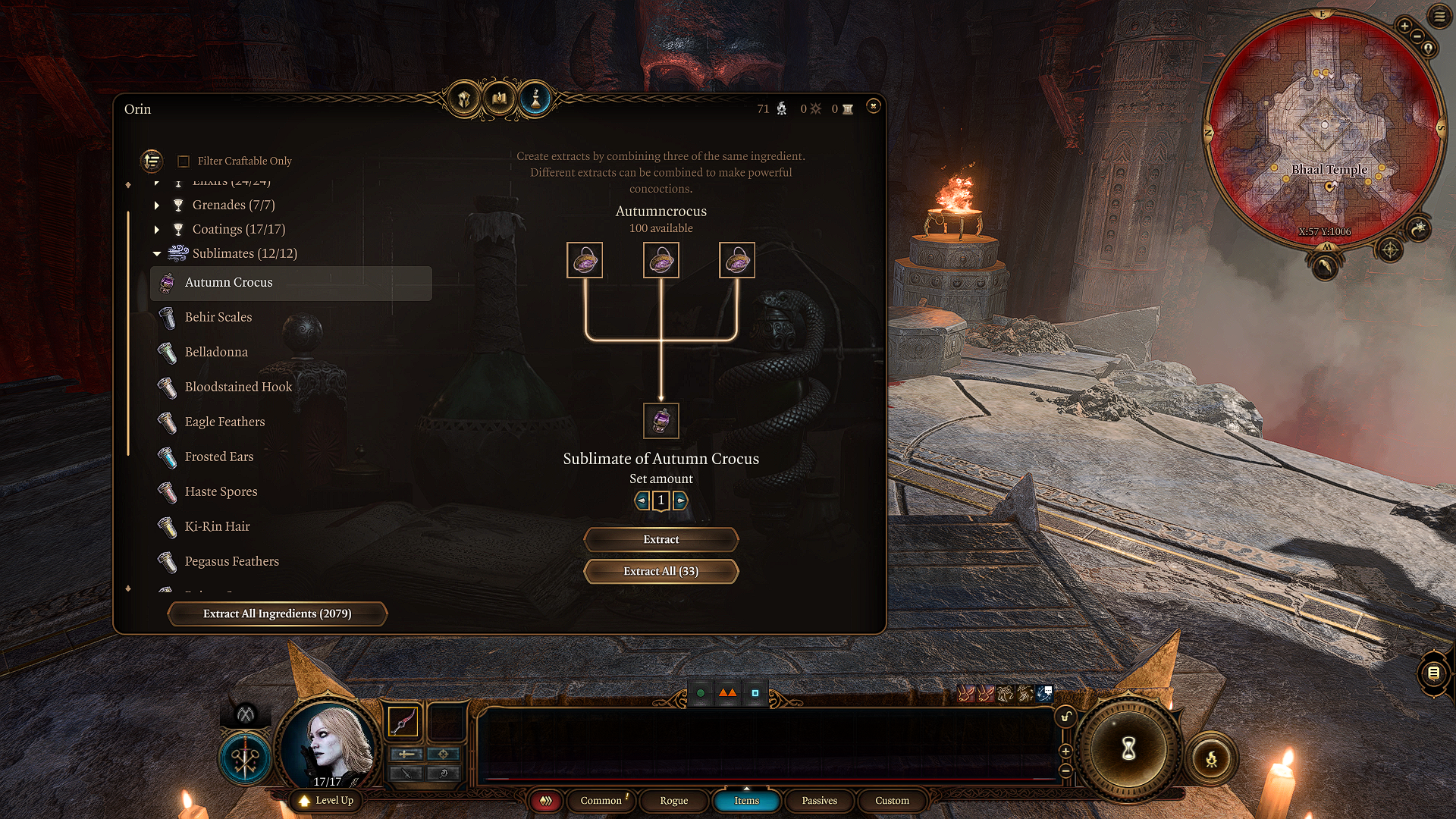The image size is (1456, 819).
Task: Increase the extract amount
Action: point(680,500)
